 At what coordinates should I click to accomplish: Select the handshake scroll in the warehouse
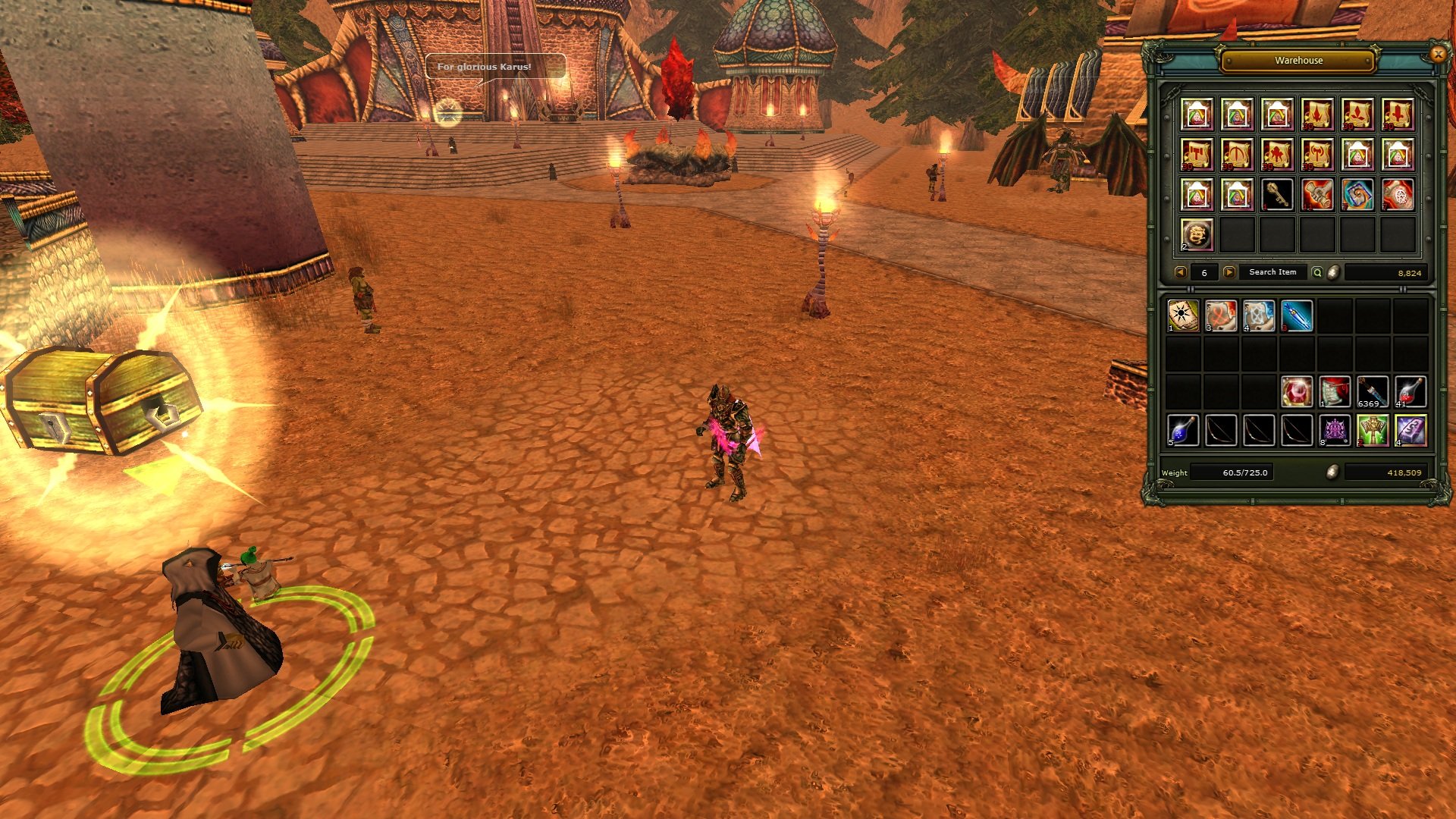click(x=1317, y=195)
